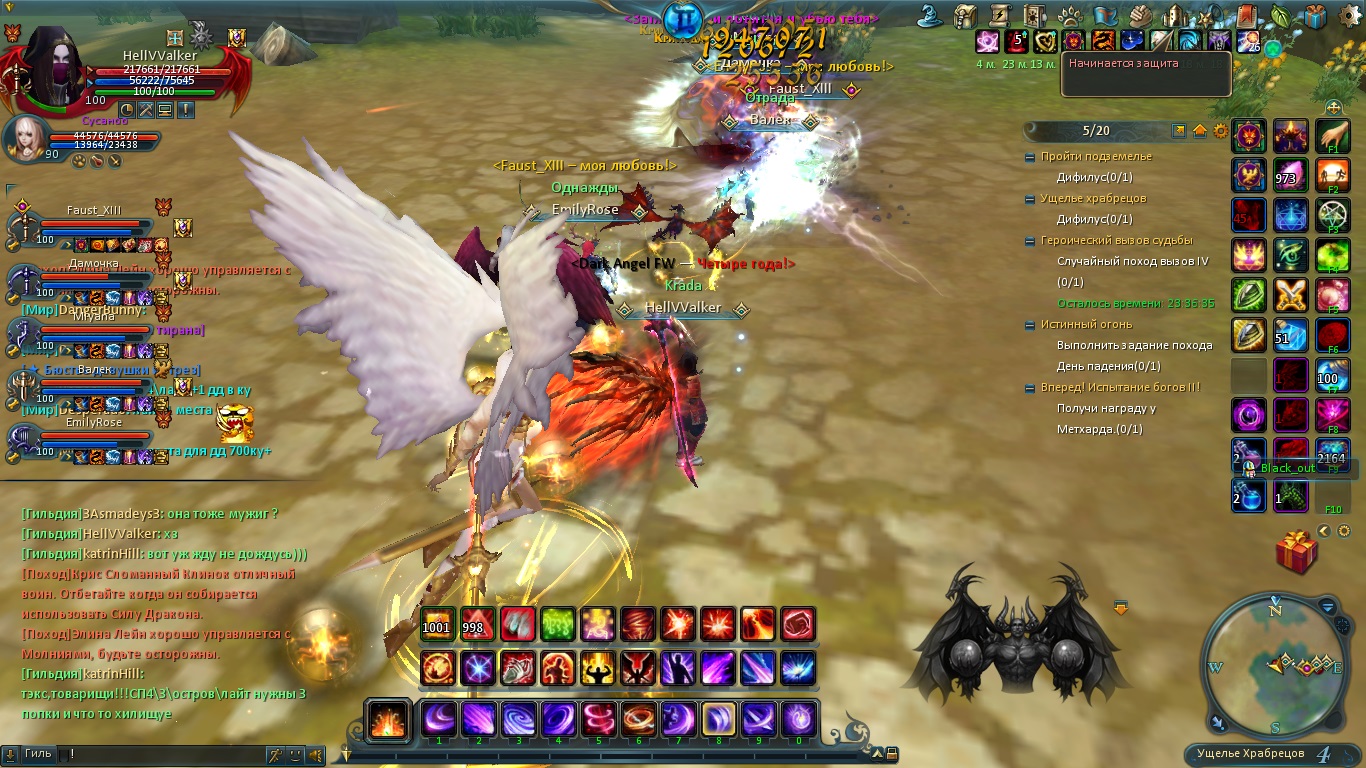Open the backpack inventory icon

(x=964, y=16)
